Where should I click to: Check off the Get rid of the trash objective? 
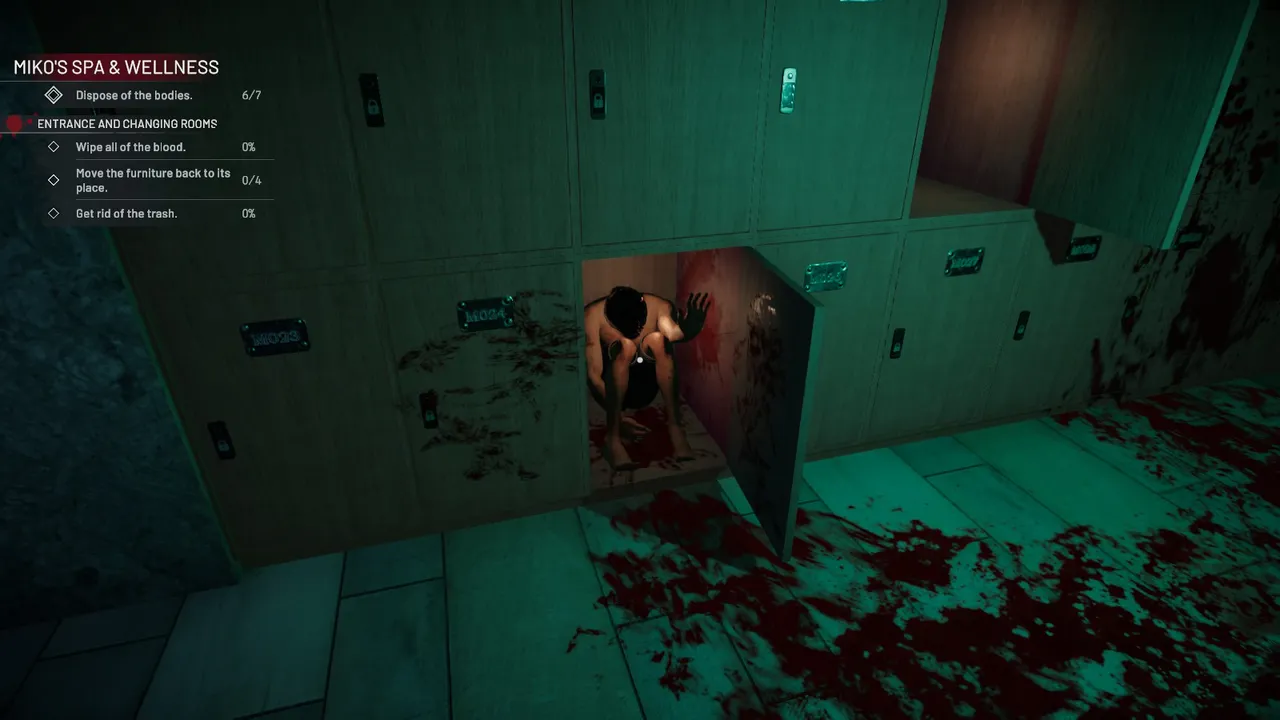point(54,213)
